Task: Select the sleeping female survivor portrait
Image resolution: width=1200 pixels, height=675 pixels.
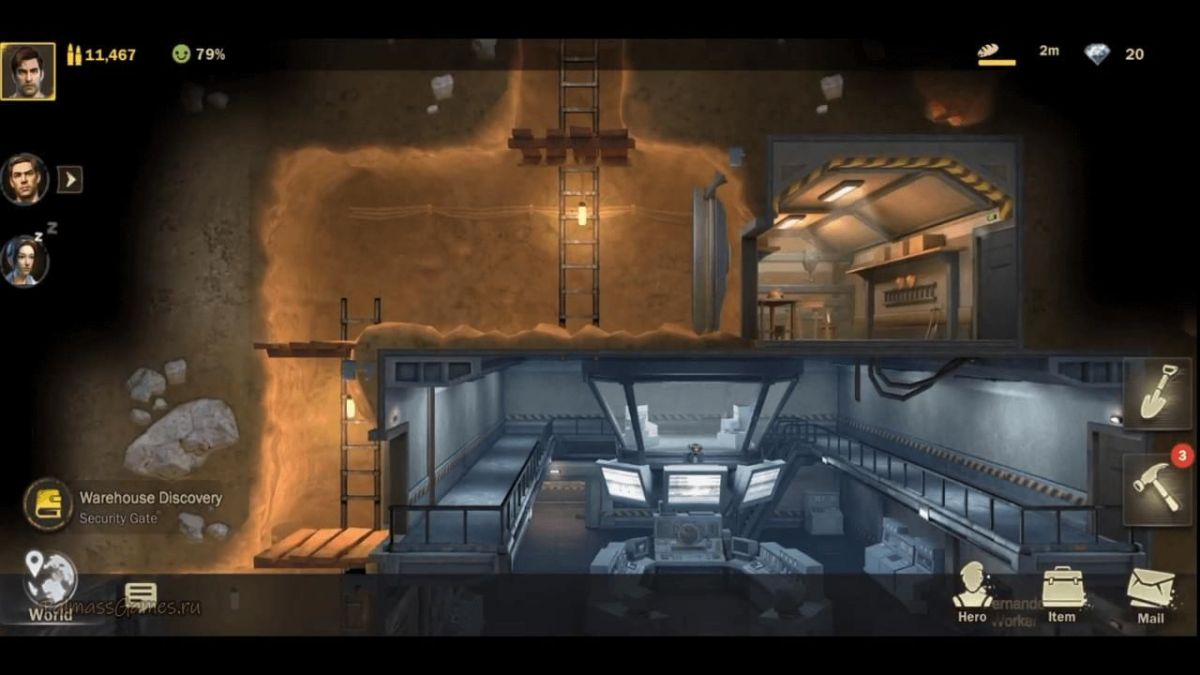Action: point(25,261)
